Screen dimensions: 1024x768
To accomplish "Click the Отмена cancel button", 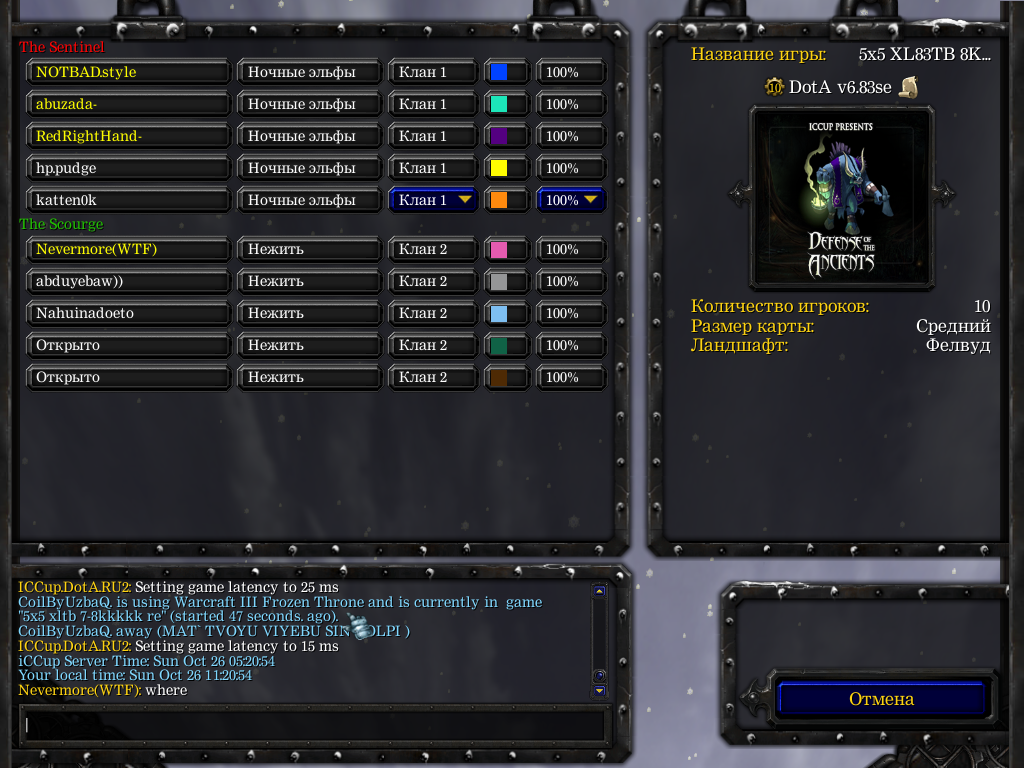I will pos(881,699).
